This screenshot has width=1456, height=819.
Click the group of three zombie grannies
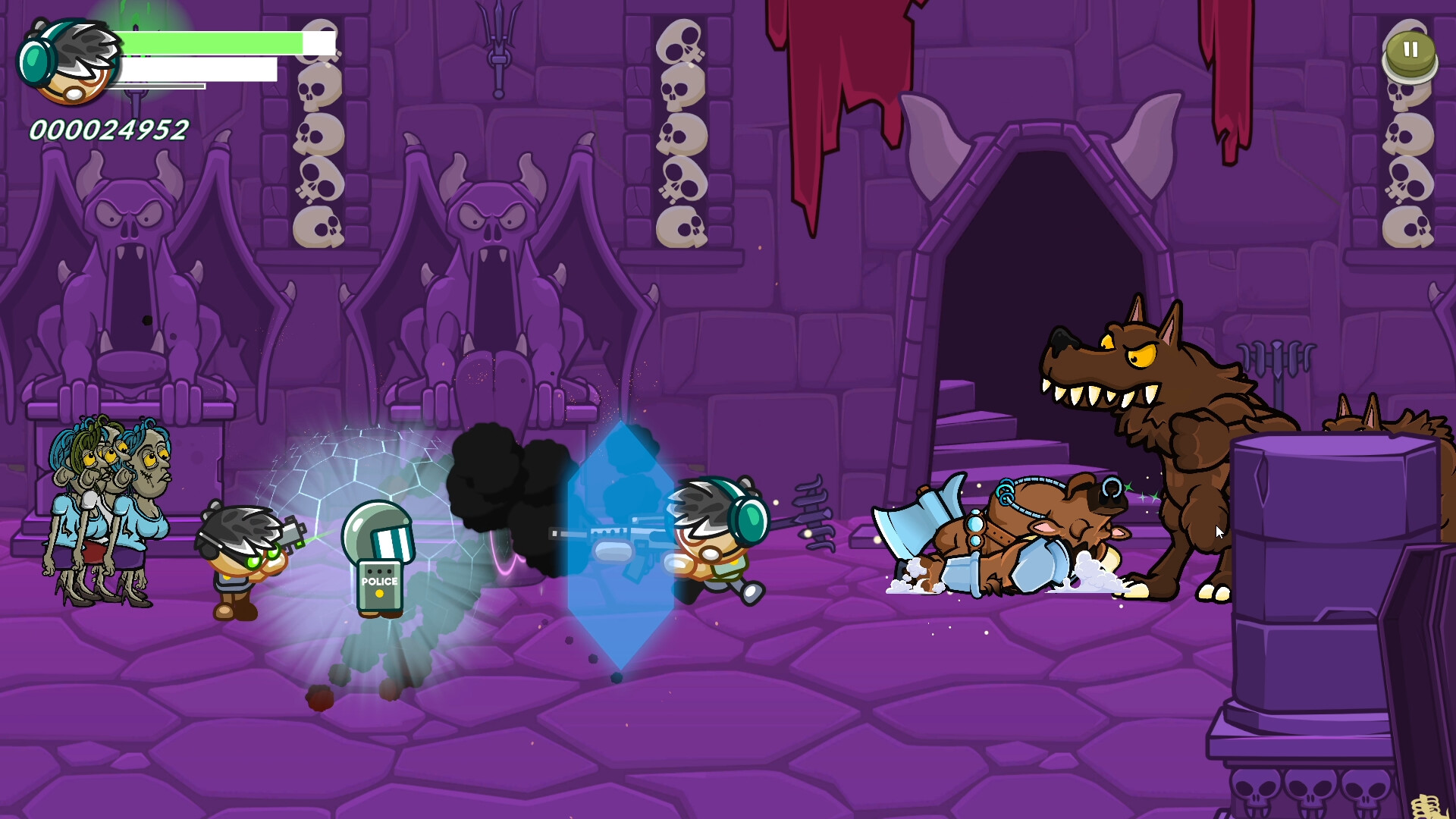click(x=106, y=516)
